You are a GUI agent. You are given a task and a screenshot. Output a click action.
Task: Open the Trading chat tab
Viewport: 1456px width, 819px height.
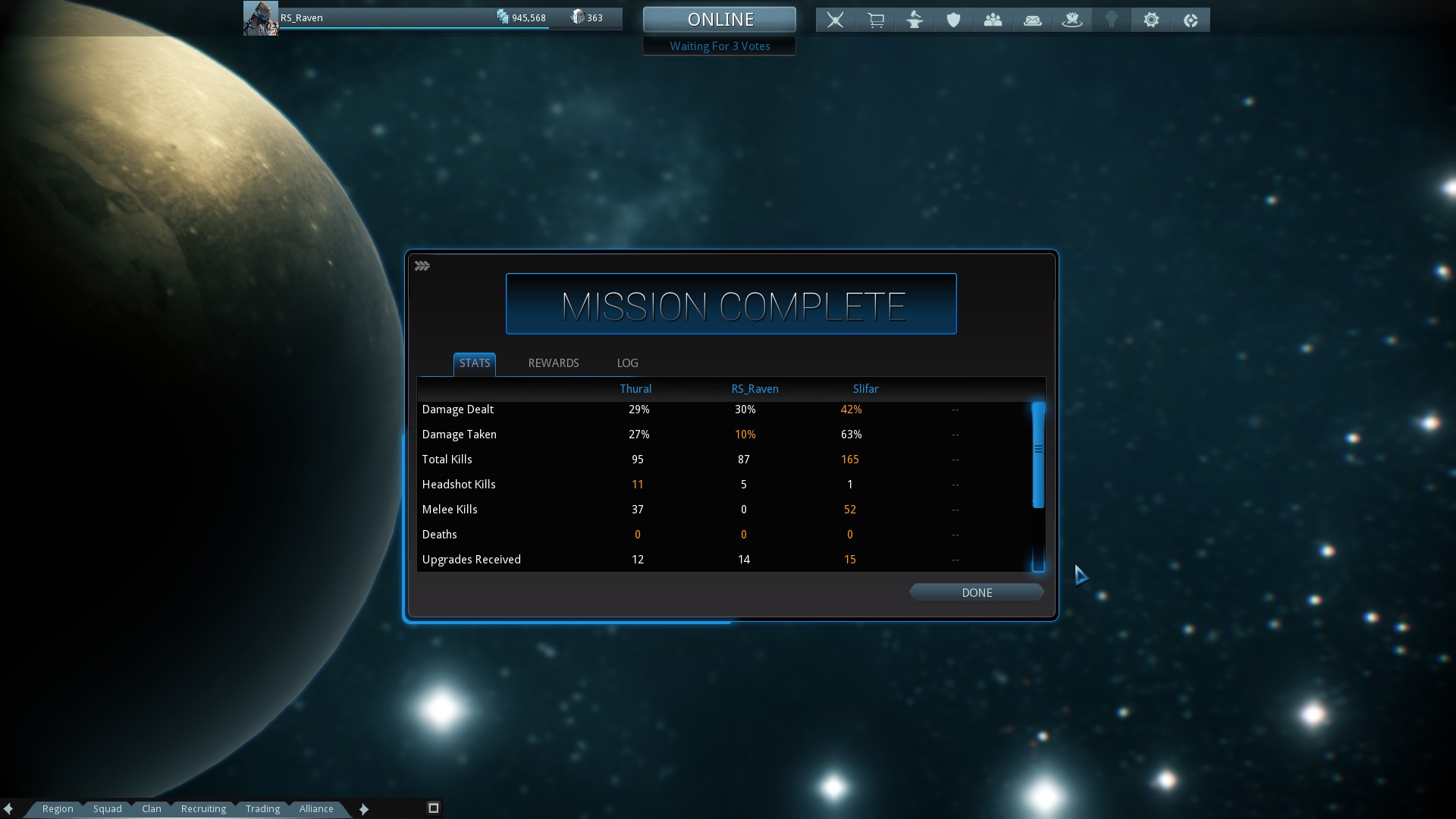tap(262, 808)
